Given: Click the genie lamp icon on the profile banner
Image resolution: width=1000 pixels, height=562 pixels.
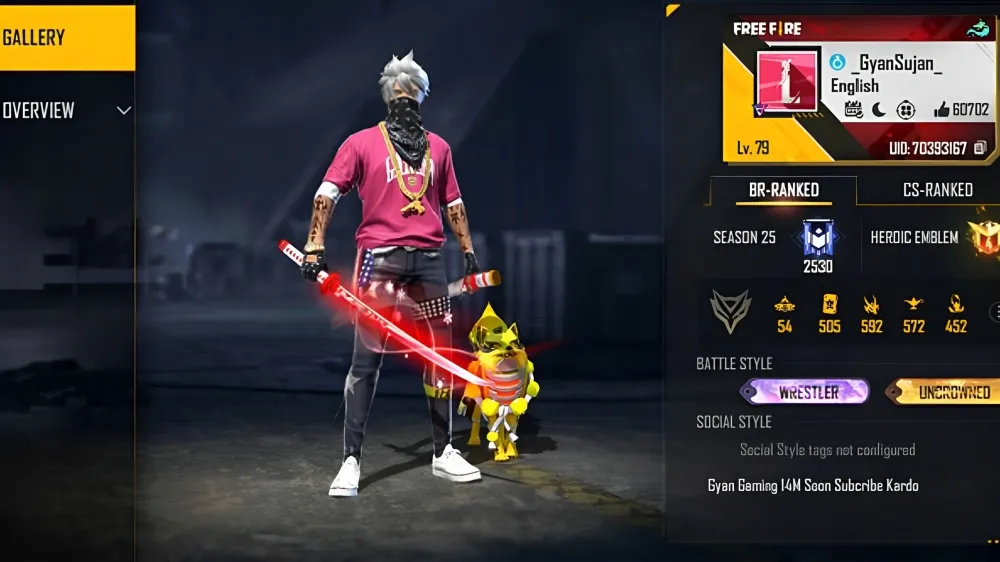Looking at the screenshot, I should pyautogui.click(x=978, y=29).
